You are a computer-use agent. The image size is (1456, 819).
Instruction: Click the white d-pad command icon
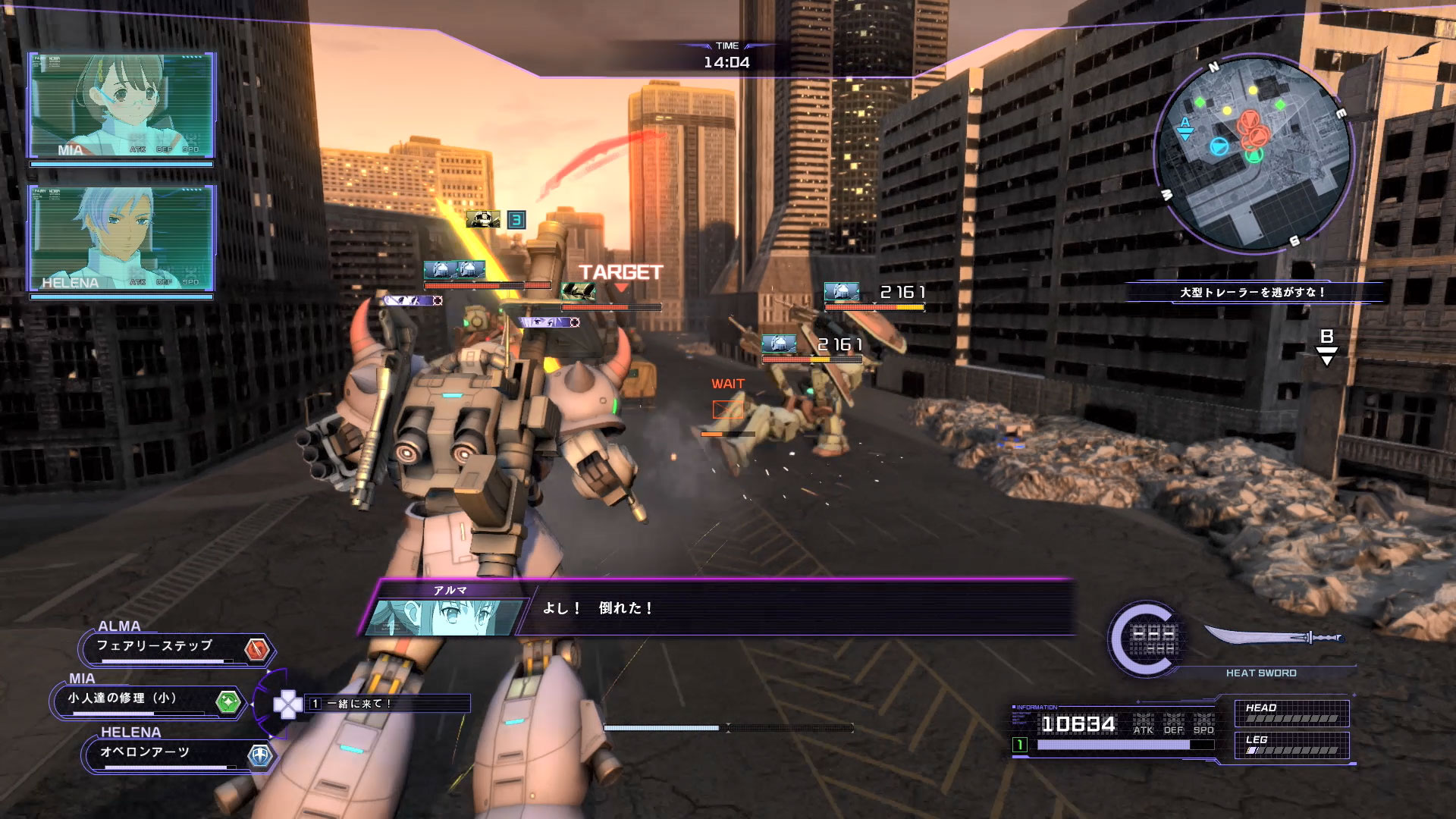pyautogui.click(x=287, y=704)
